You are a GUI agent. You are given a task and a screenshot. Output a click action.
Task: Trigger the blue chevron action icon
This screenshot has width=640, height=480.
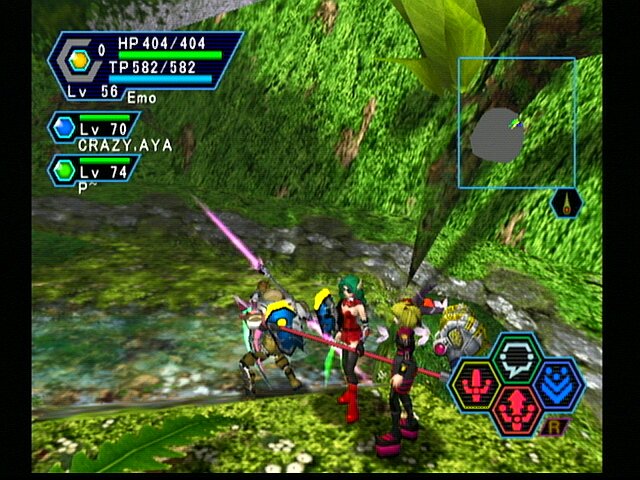[557, 384]
